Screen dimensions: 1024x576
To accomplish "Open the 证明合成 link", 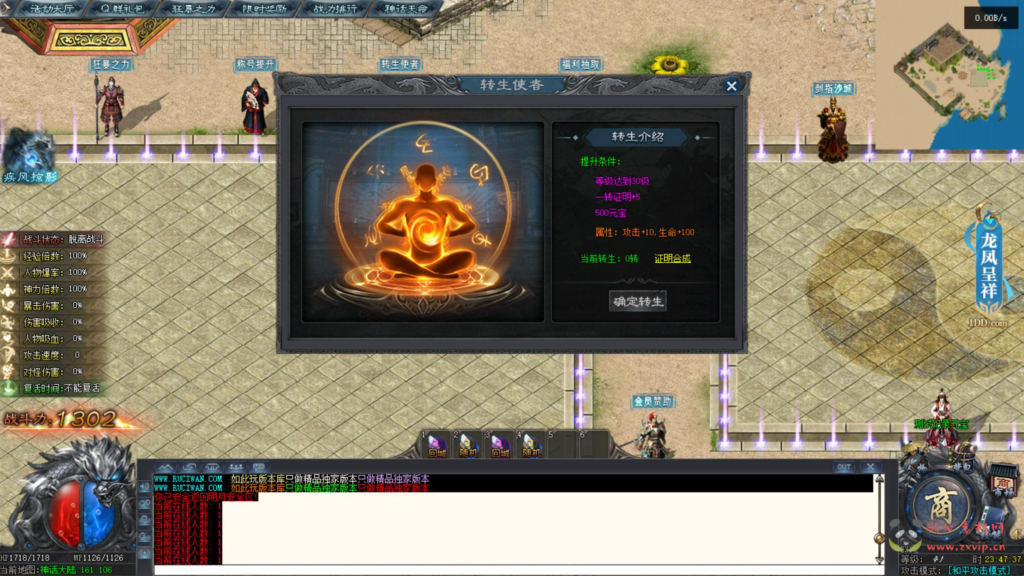I will coord(672,258).
